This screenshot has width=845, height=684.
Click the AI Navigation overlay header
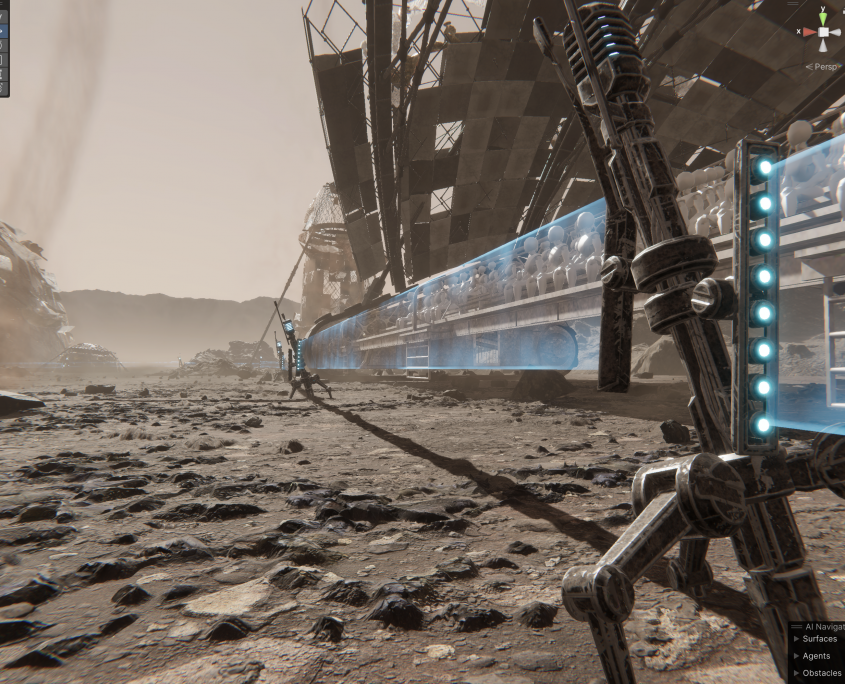click(x=820, y=626)
